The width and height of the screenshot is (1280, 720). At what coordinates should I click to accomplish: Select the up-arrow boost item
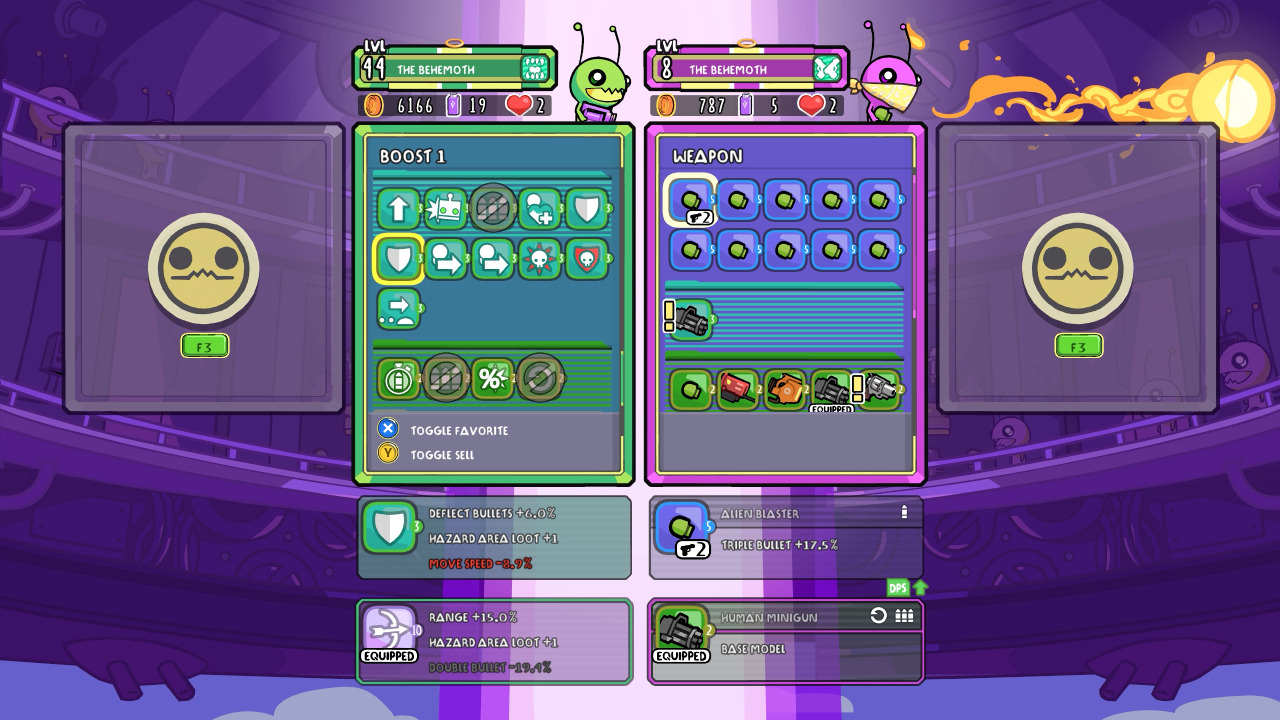click(x=398, y=209)
